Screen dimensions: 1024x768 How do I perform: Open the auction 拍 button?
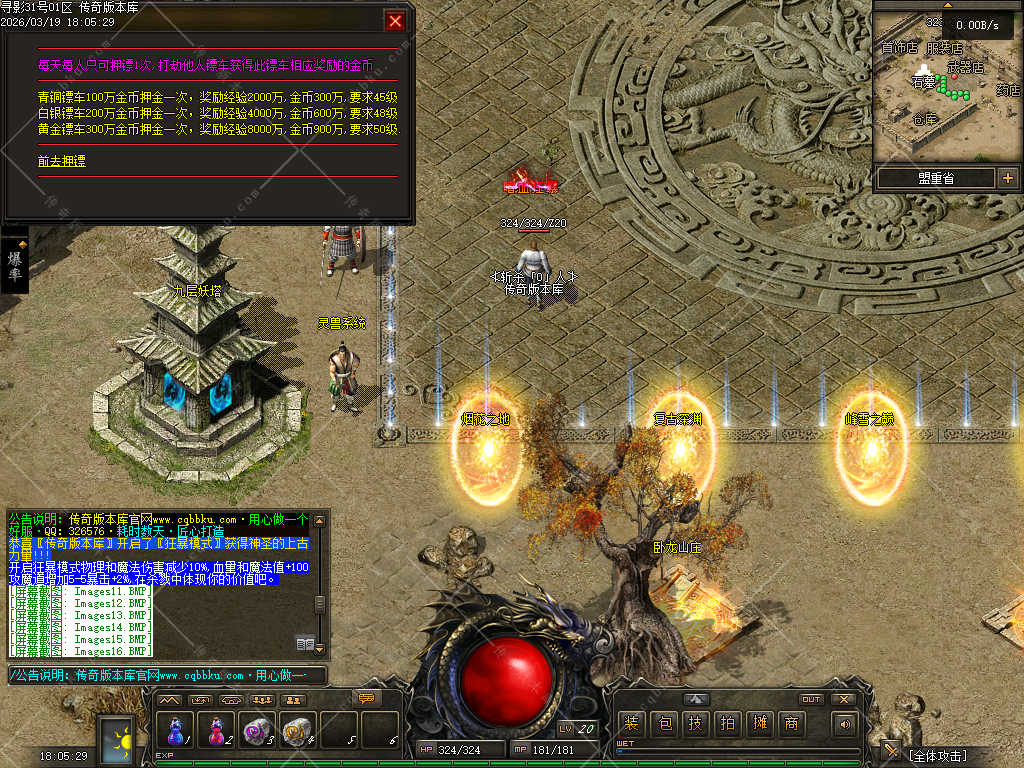click(x=727, y=723)
